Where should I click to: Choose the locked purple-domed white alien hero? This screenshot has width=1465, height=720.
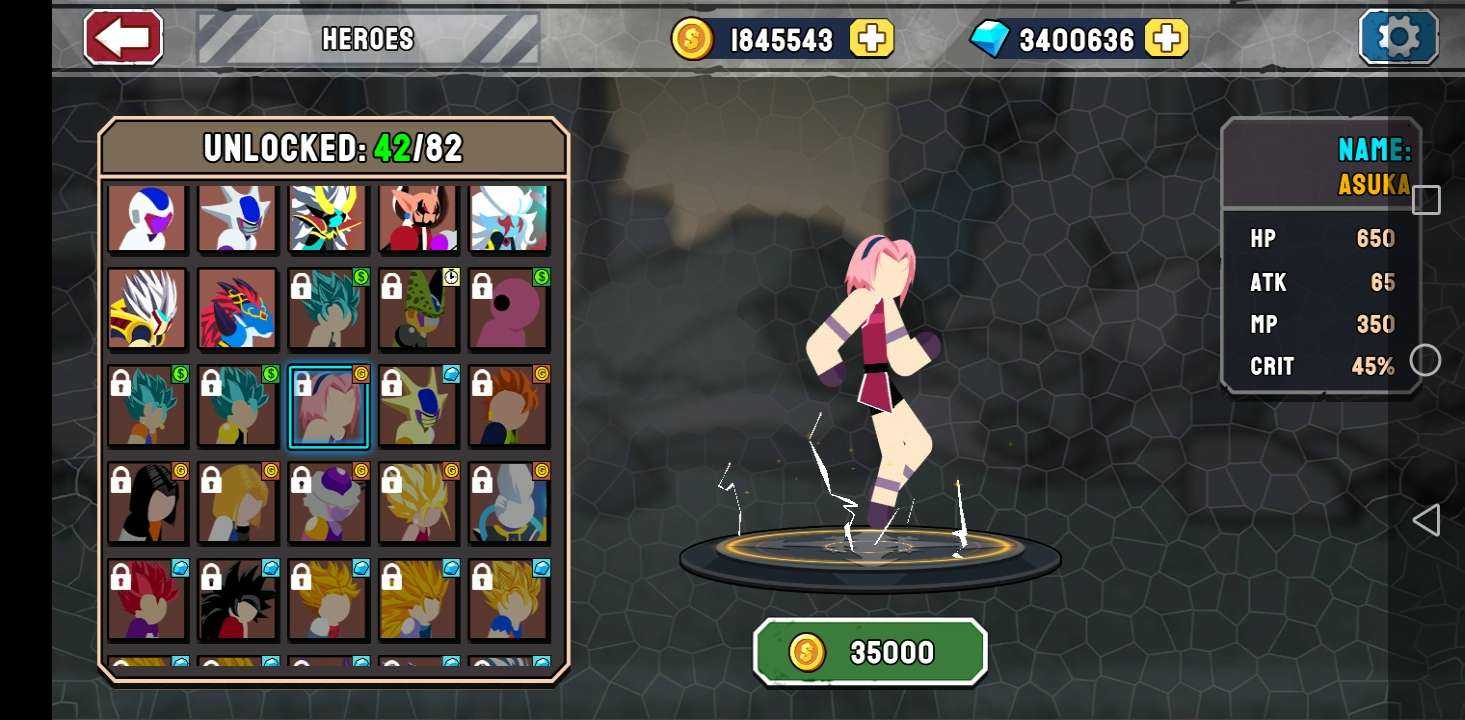tap(328, 503)
